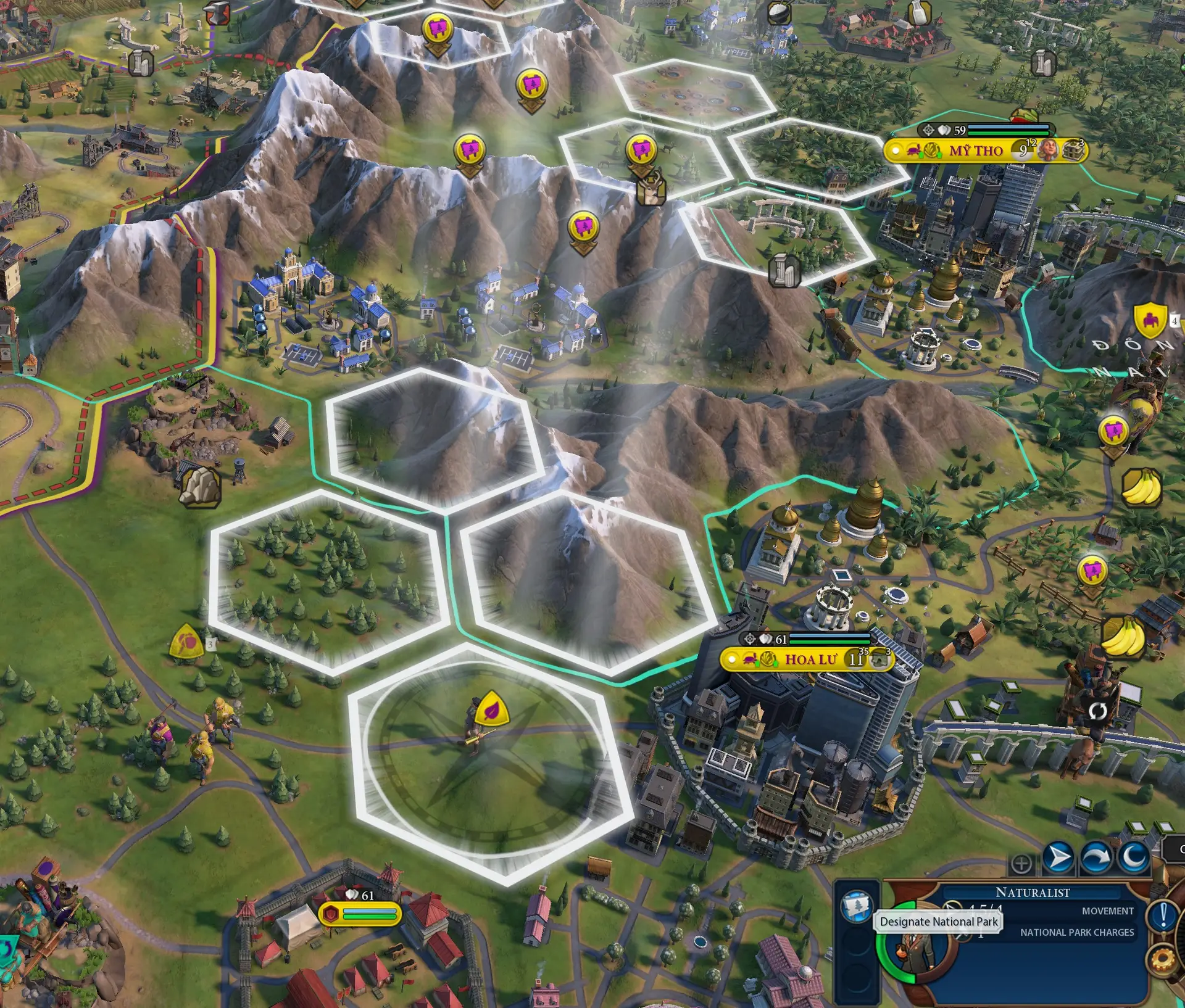Put the Naturalist to sleep with moon icon
1185x1008 pixels.
1135,857
